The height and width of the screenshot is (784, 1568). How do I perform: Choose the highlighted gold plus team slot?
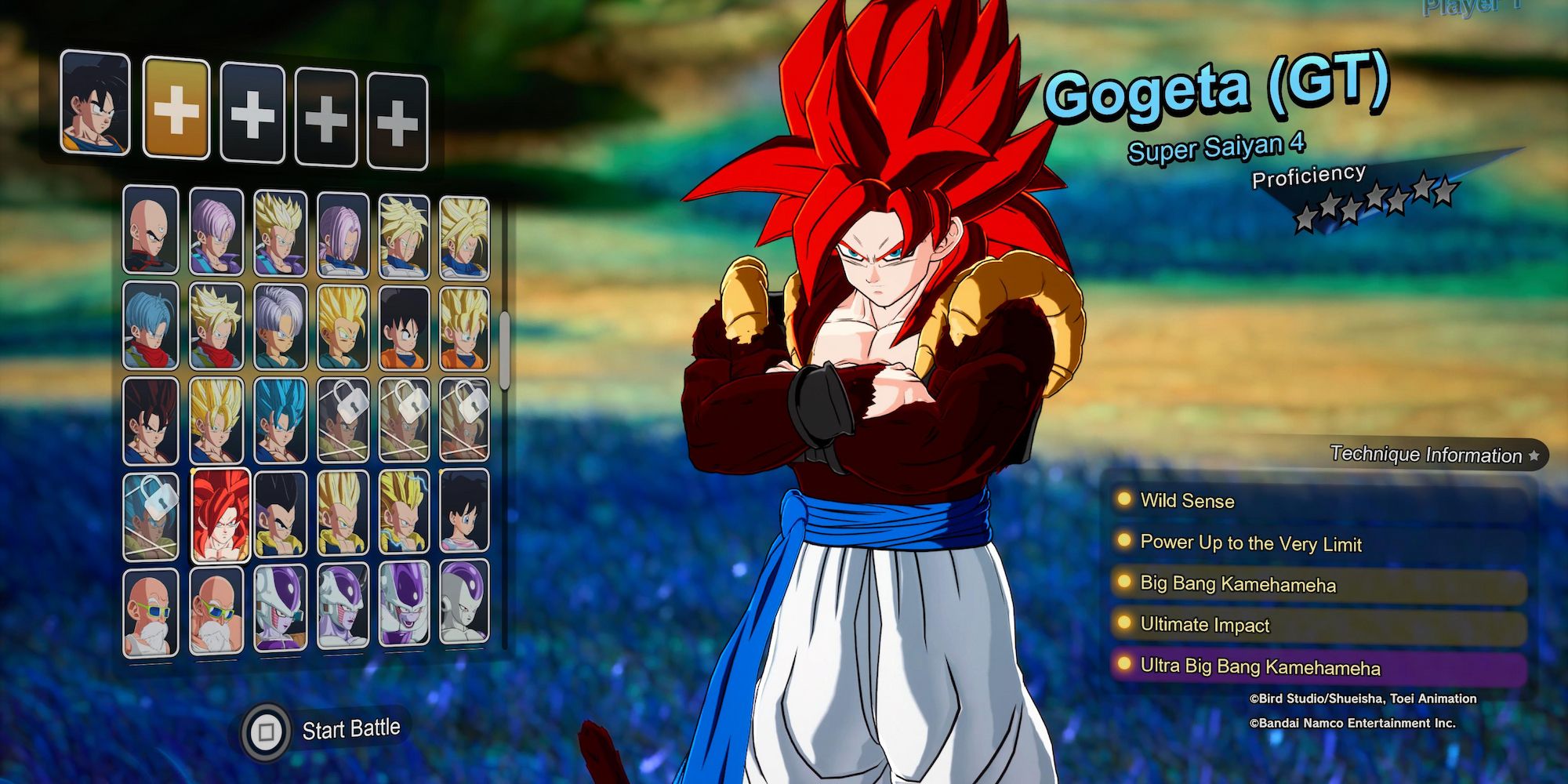(176, 111)
